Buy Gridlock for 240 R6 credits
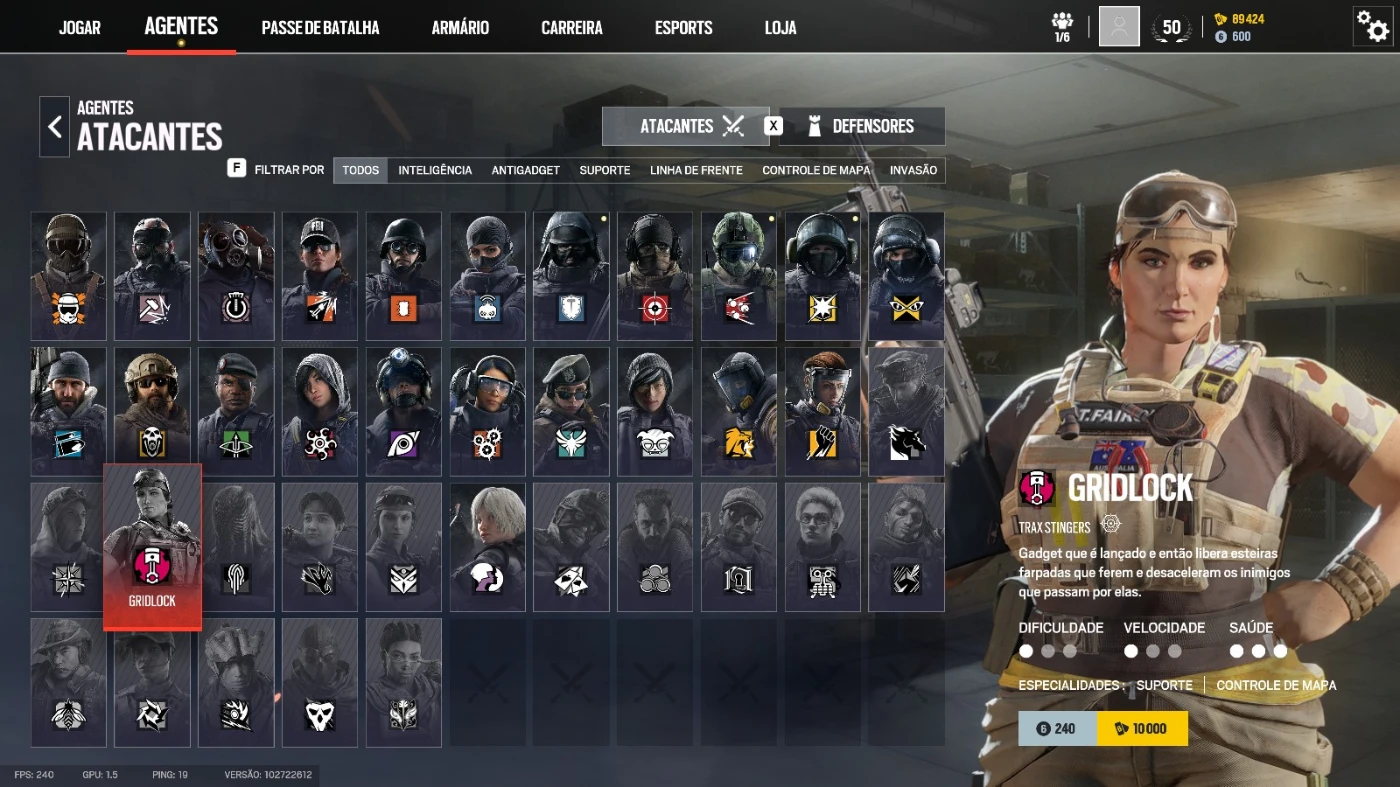The height and width of the screenshot is (787, 1400). [1057, 729]
